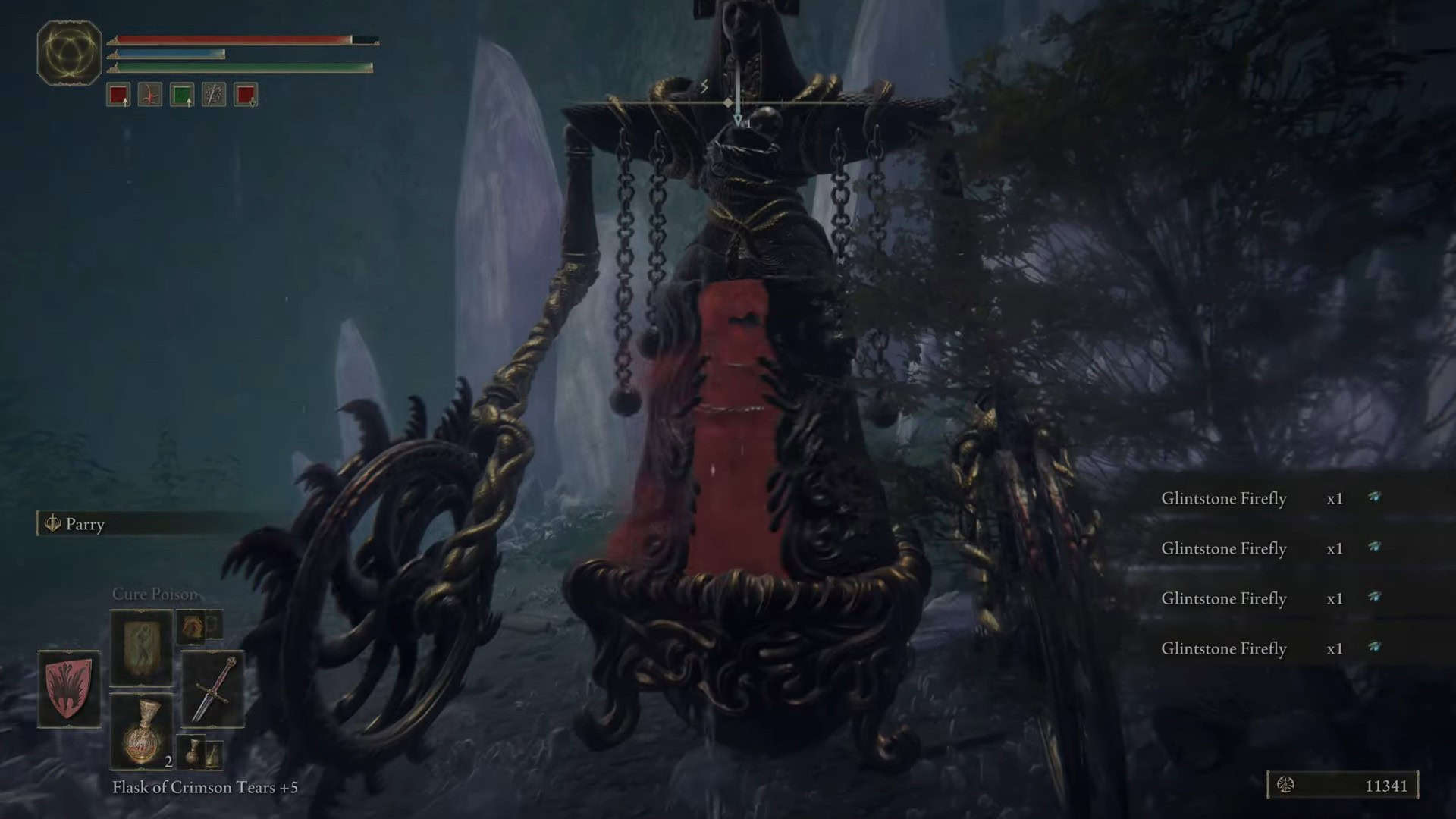1456x819 pixels.
Task: Choose the equipped sword slot
Action: pos(212,689)
